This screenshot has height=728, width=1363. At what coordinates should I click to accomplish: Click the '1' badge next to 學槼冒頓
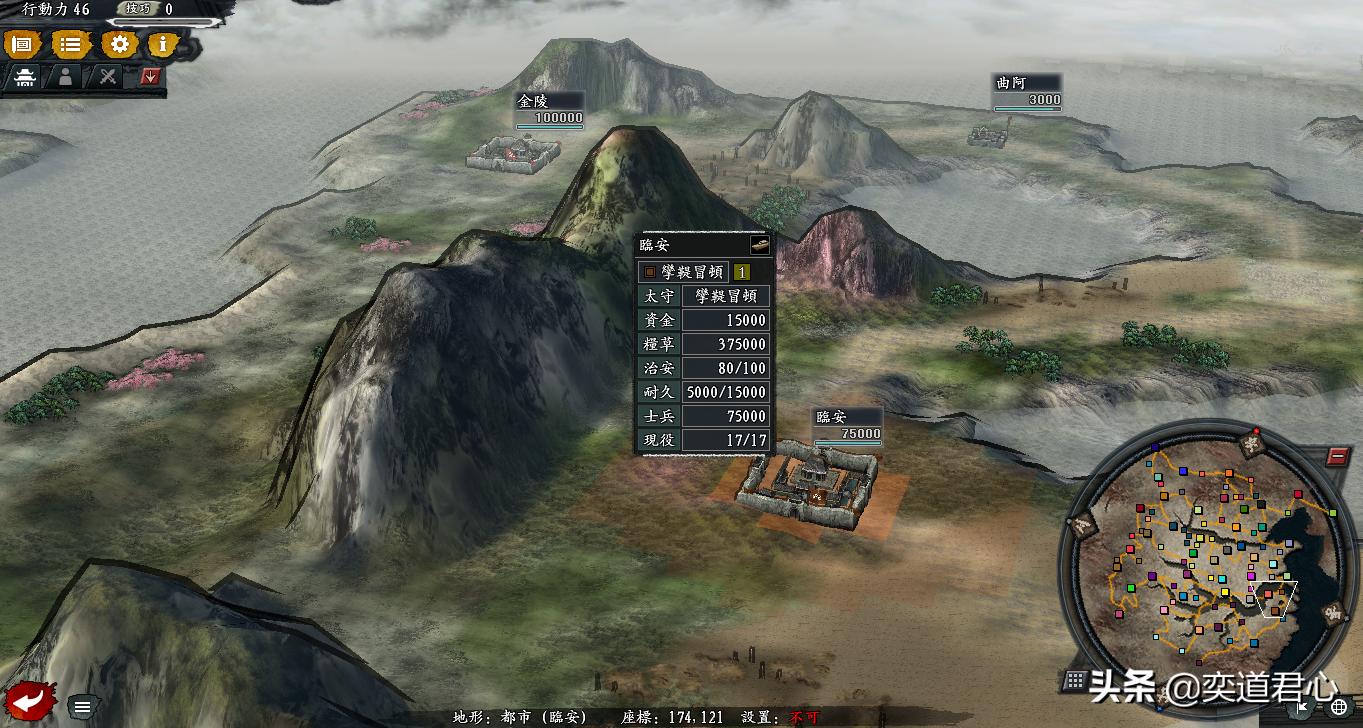click(x=740, y=271)
